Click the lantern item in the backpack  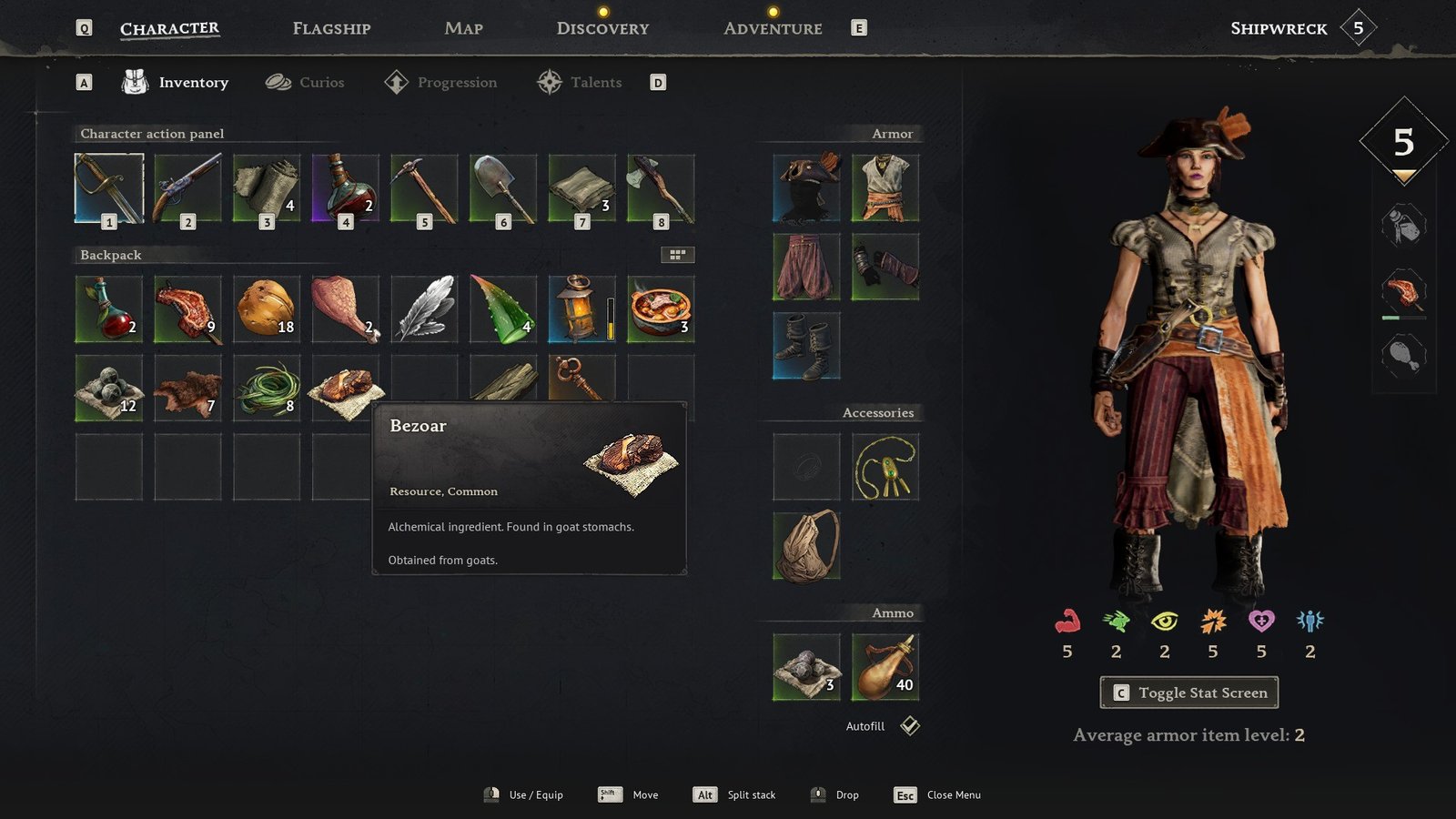pyautogui.click(x=581, y=309)
